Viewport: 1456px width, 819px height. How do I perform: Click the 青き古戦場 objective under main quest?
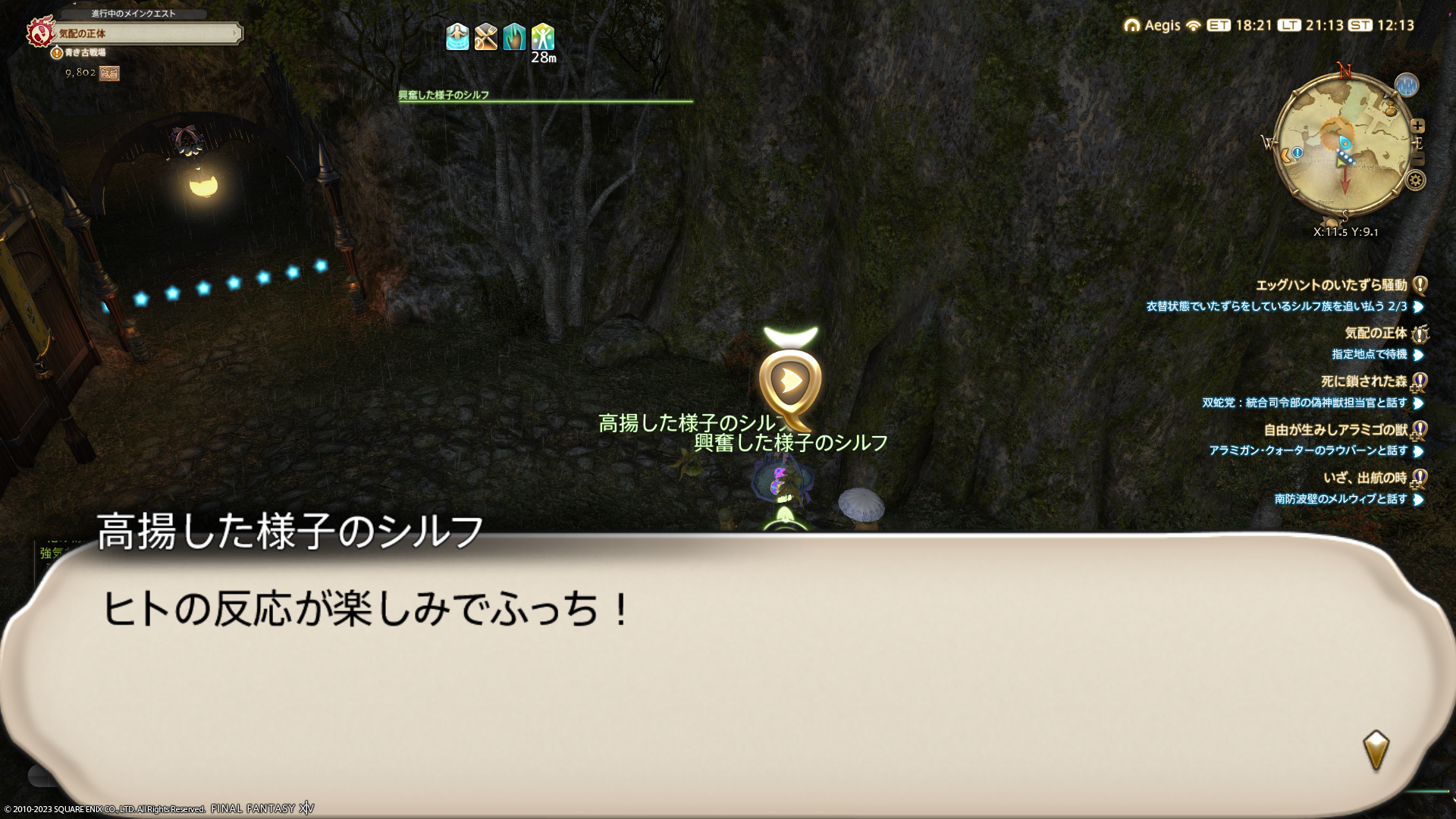coord(85,52)
